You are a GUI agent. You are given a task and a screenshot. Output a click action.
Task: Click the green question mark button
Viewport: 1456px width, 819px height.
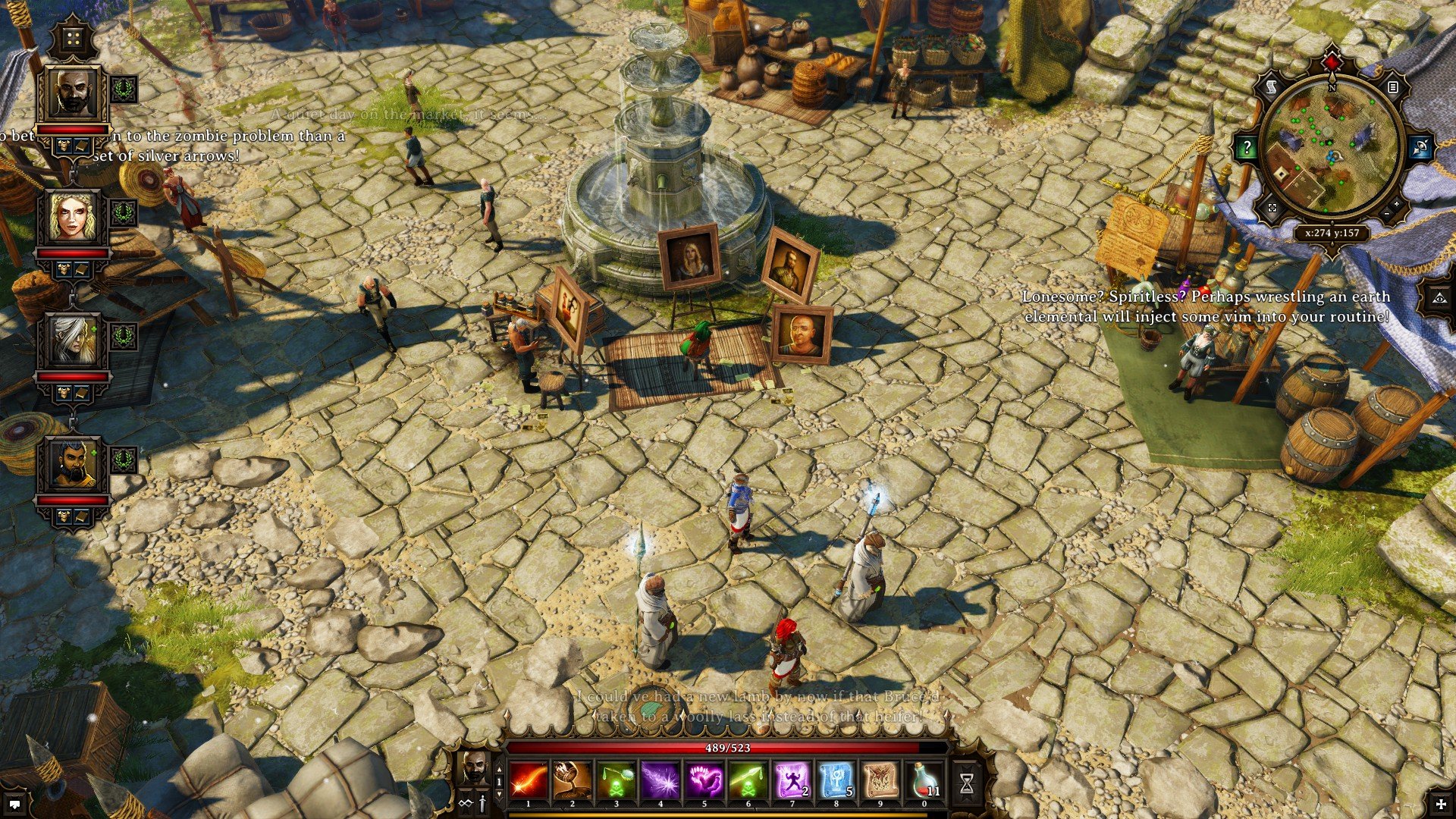[x=1247, y=148]
